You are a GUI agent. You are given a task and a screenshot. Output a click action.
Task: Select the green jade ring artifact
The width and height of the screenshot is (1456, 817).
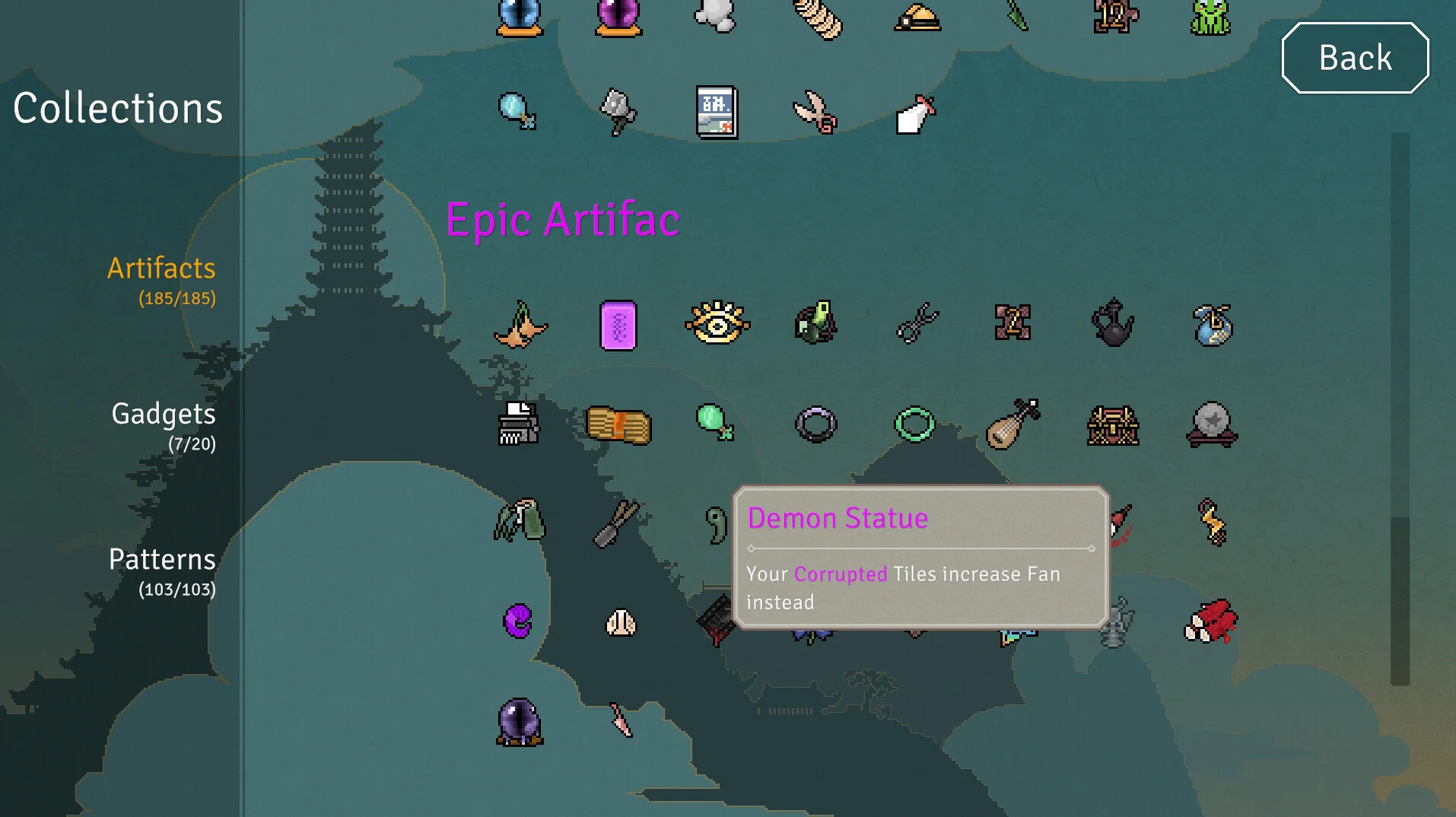914,424
